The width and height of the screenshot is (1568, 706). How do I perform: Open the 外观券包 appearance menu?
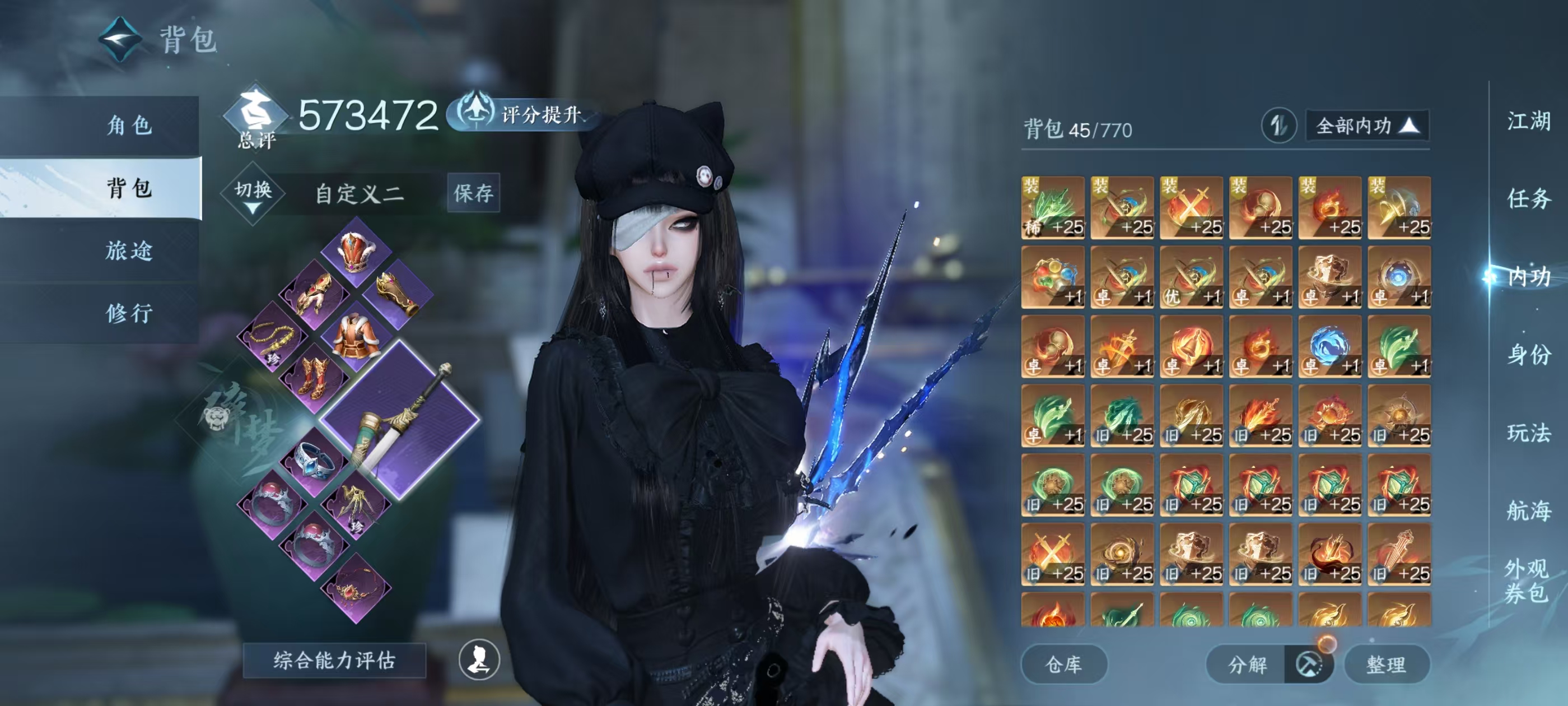(x=1525, y=580)
